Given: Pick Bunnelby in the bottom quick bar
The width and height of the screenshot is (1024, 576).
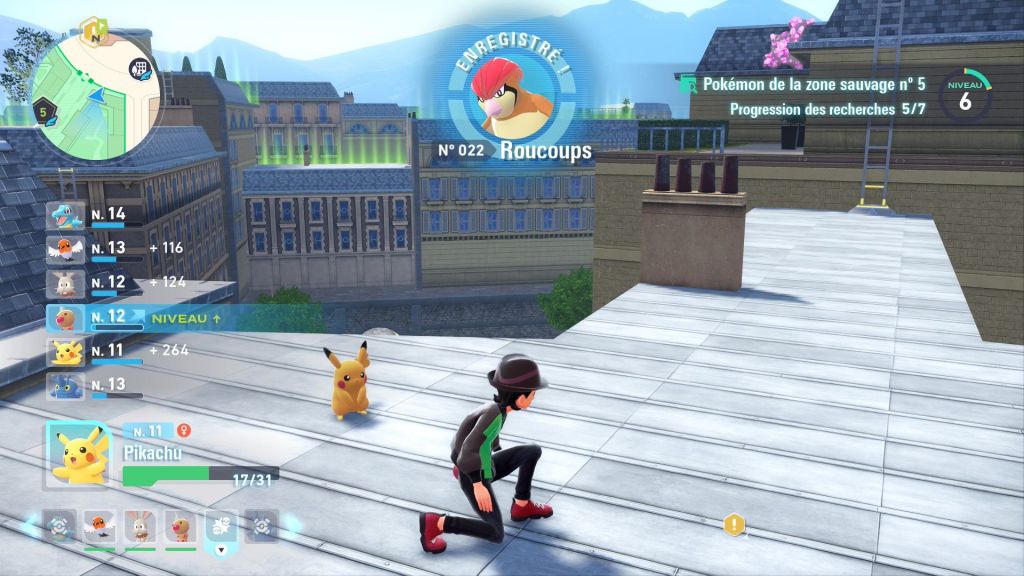Looking at the screenshot, I should (140, 525).
